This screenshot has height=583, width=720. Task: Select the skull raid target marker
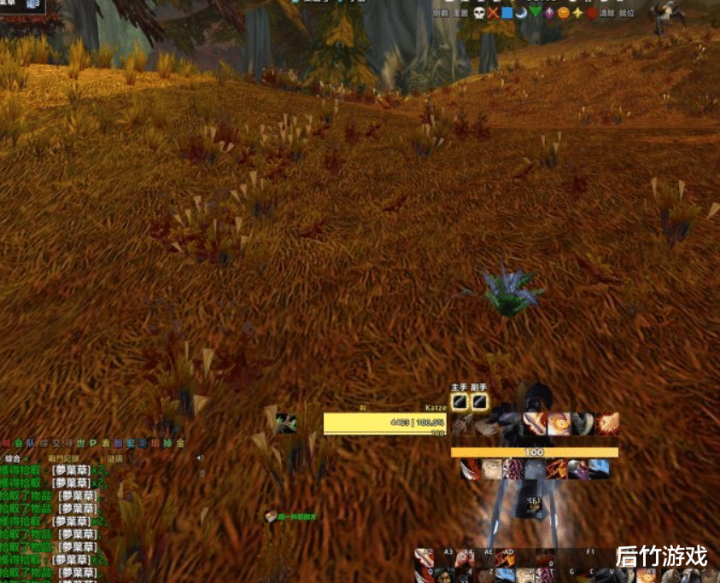(479, 13)
